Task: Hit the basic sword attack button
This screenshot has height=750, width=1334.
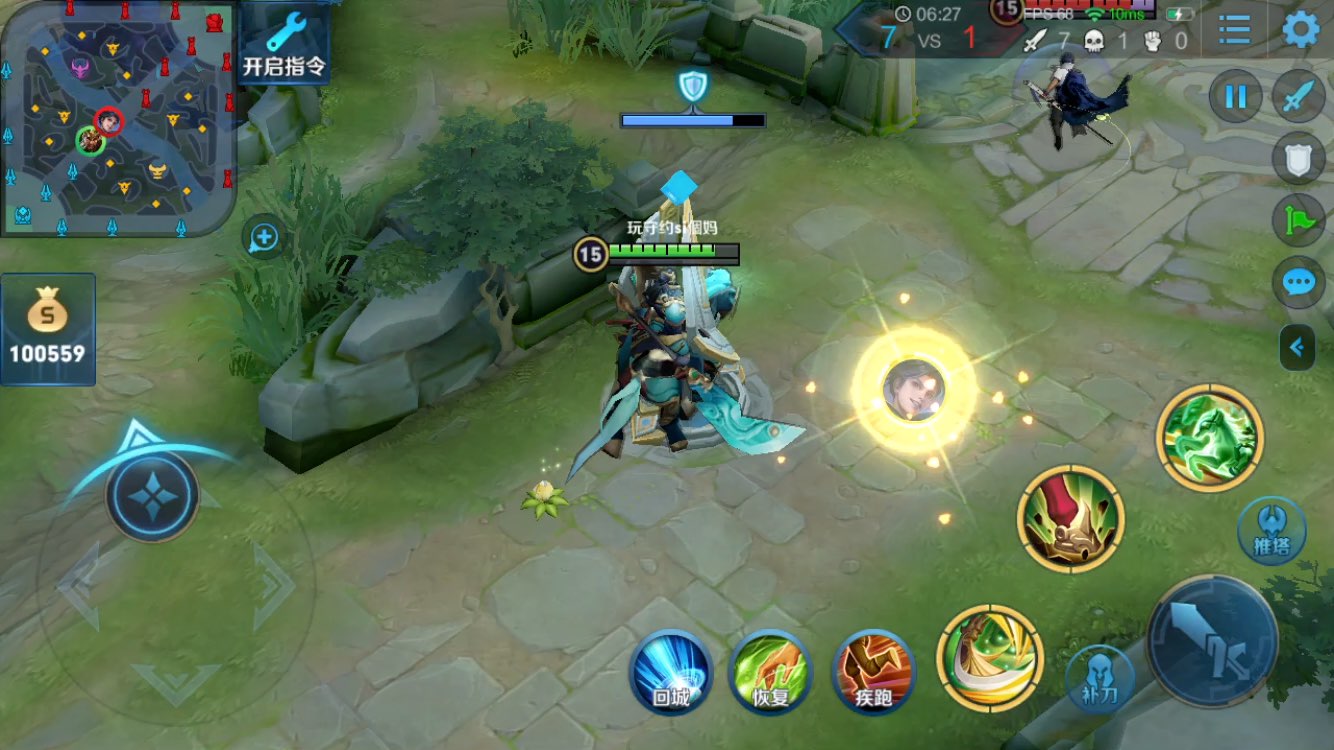Action: 1212,640
